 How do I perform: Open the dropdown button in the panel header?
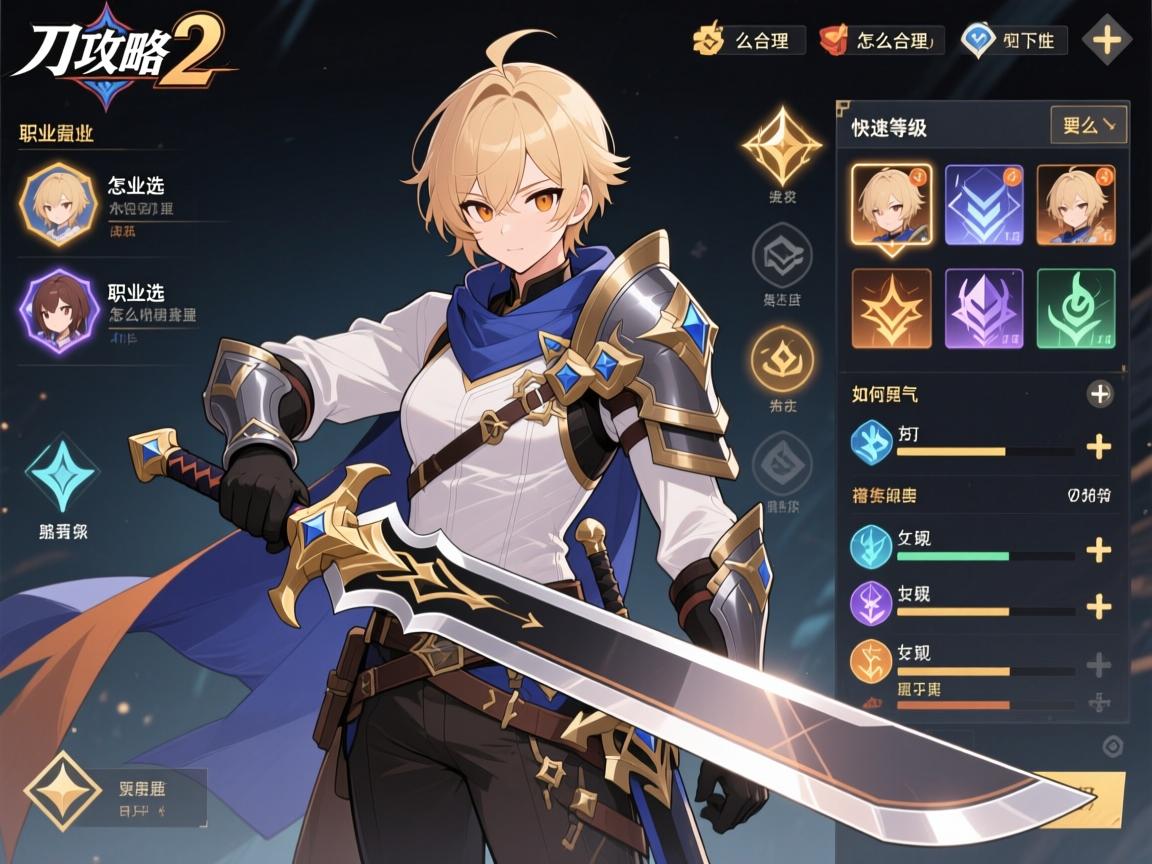[1088, 126]
